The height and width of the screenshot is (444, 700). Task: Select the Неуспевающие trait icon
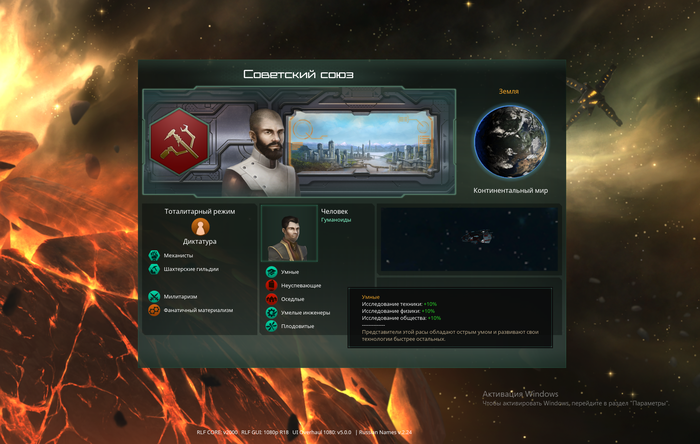pos(271,285)
